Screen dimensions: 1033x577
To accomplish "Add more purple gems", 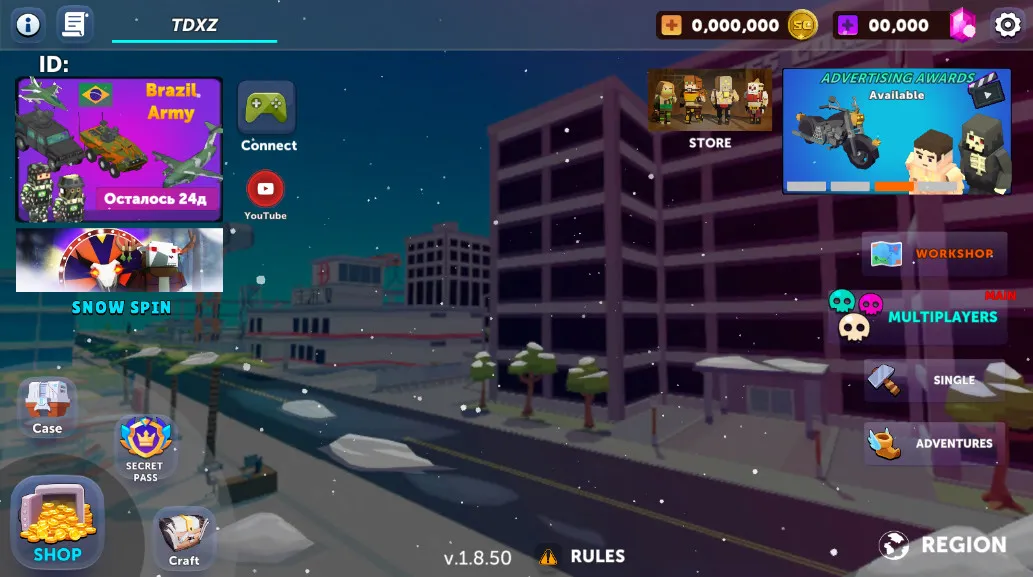I will (x=848, y=25).
